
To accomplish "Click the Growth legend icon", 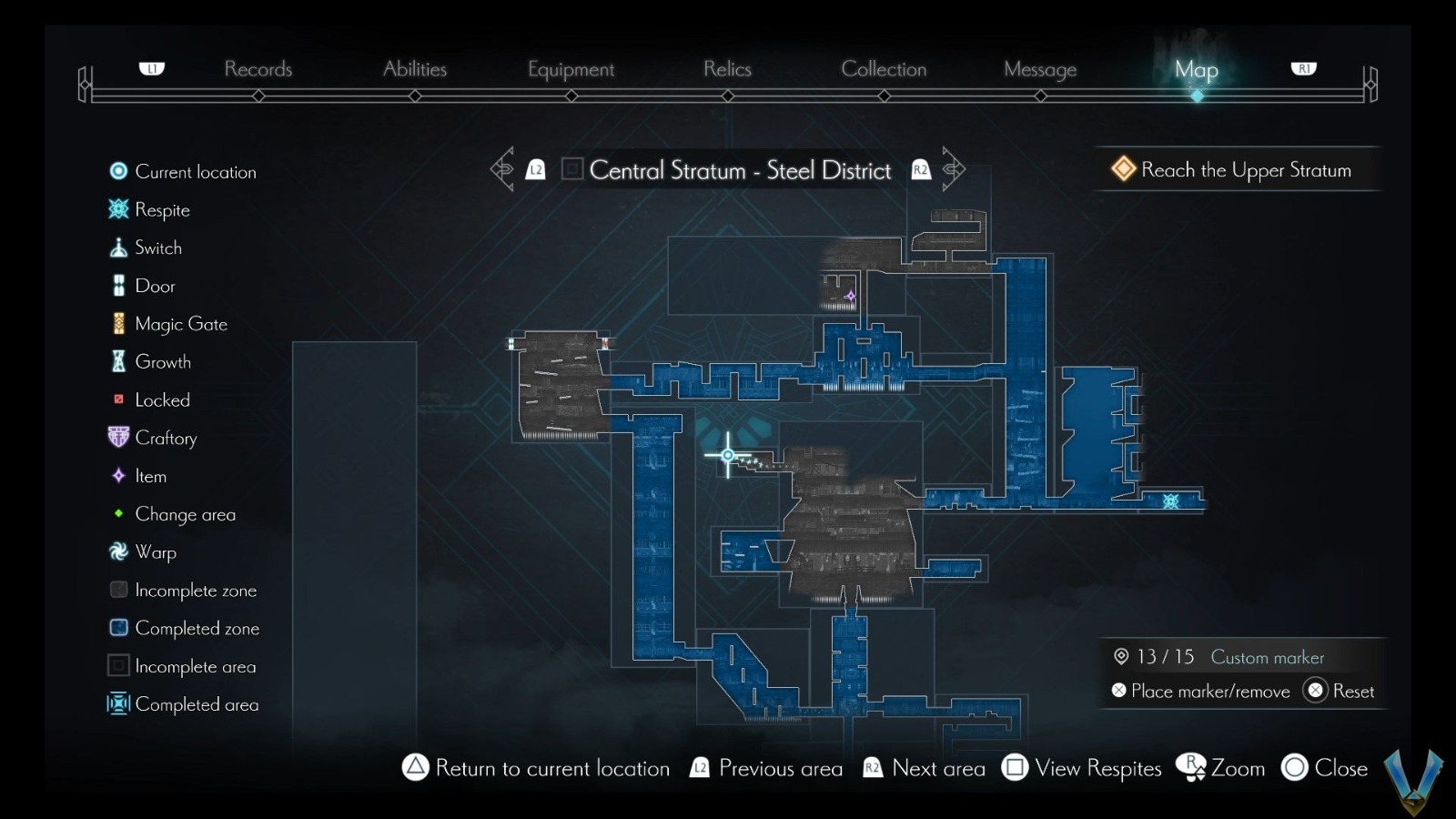I will (x=117, y=361).
